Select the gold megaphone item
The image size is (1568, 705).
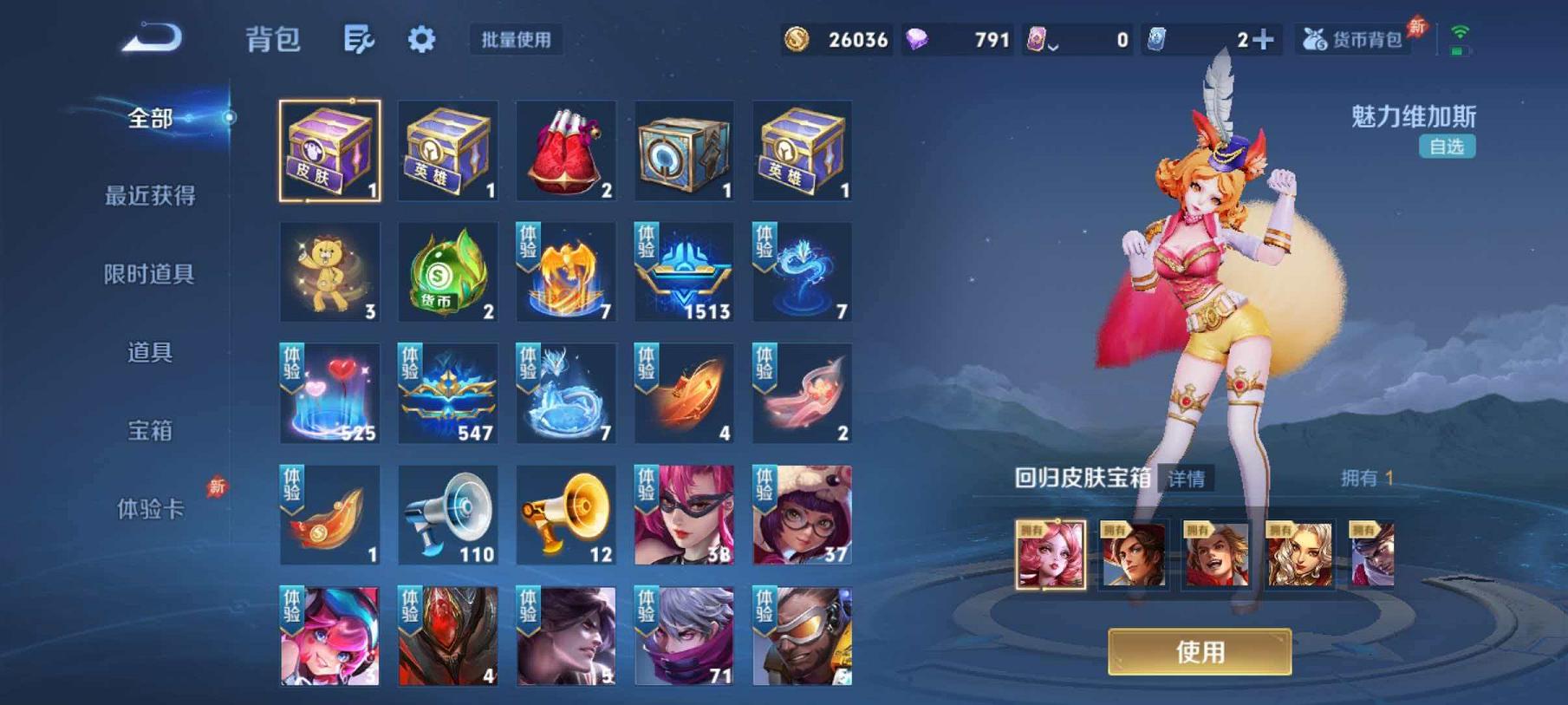(x=565, y=515)
